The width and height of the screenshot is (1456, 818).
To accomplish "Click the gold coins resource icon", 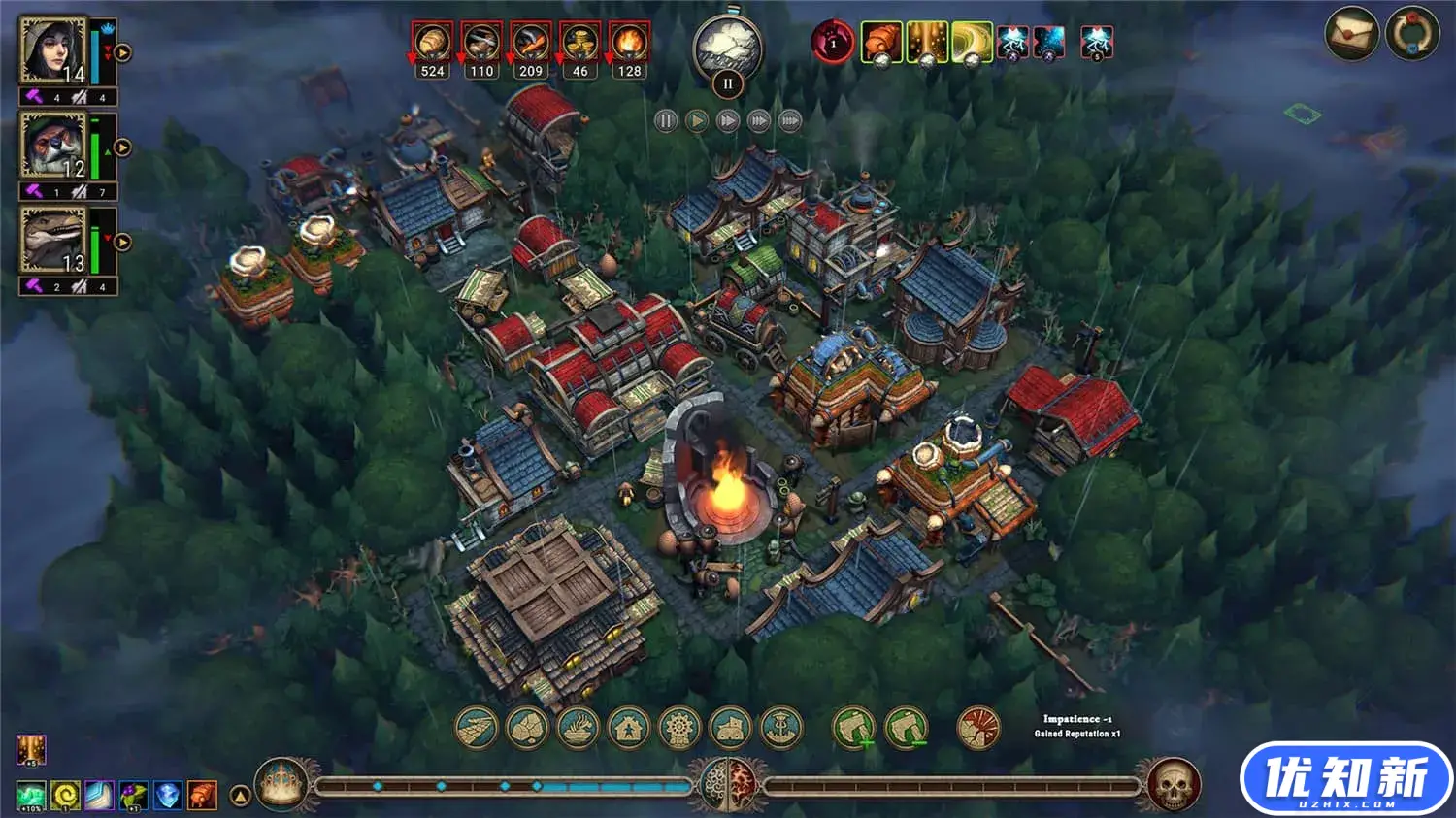I will click(579, 44).
